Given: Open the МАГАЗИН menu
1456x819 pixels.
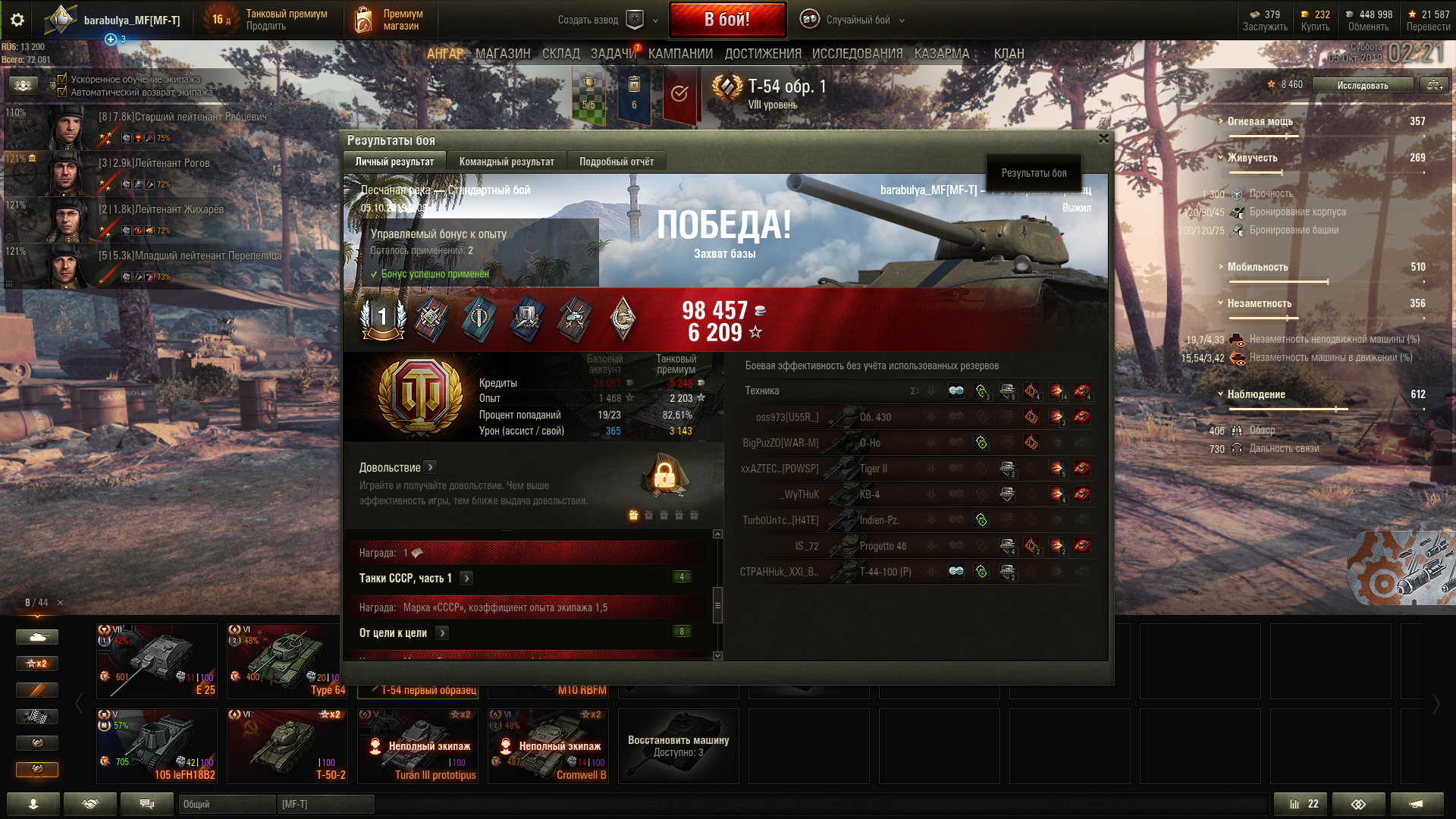Looking at the screenshot, I should tap(502, 54).
